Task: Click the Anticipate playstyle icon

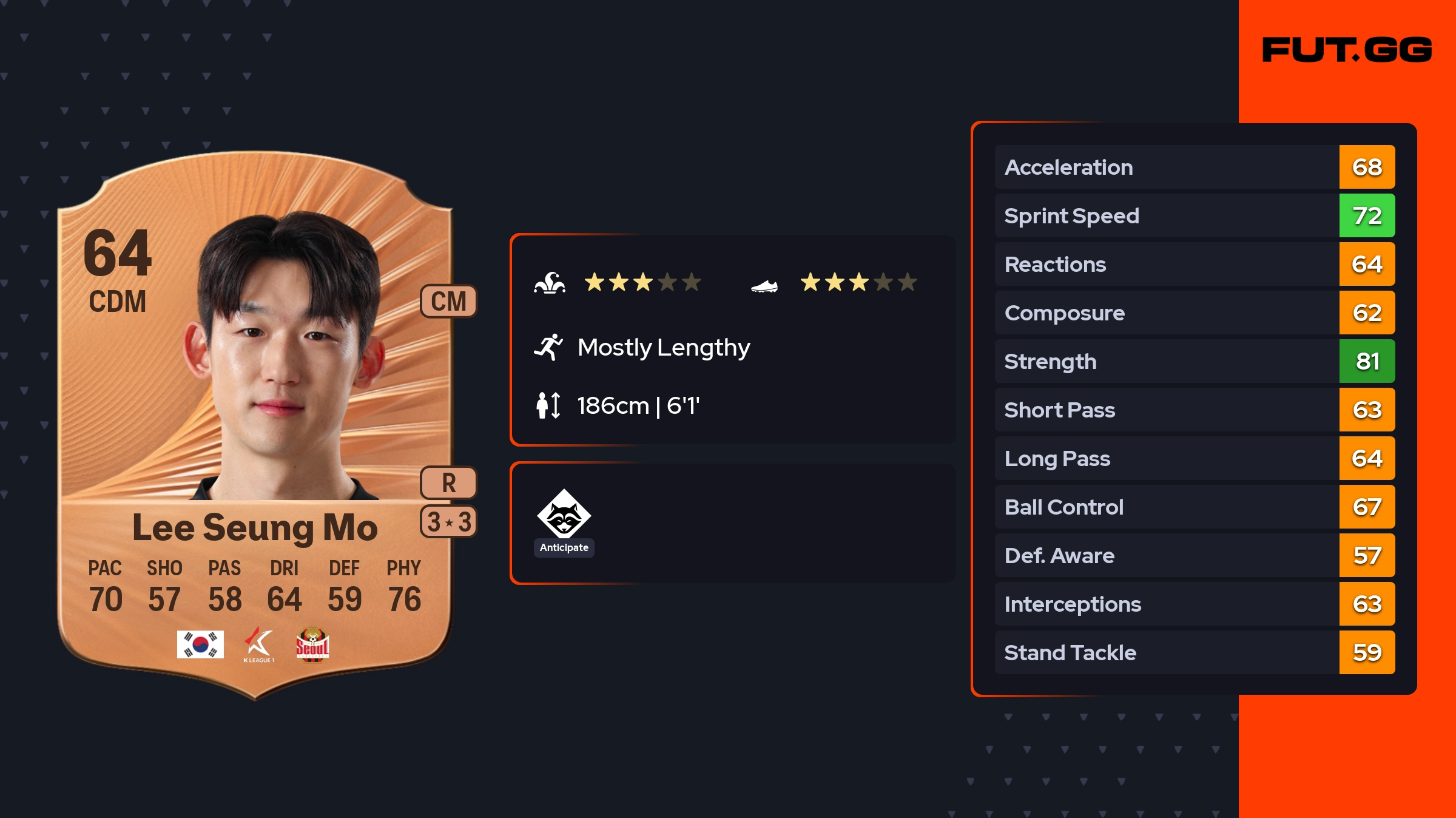Action: click(564, 515)
